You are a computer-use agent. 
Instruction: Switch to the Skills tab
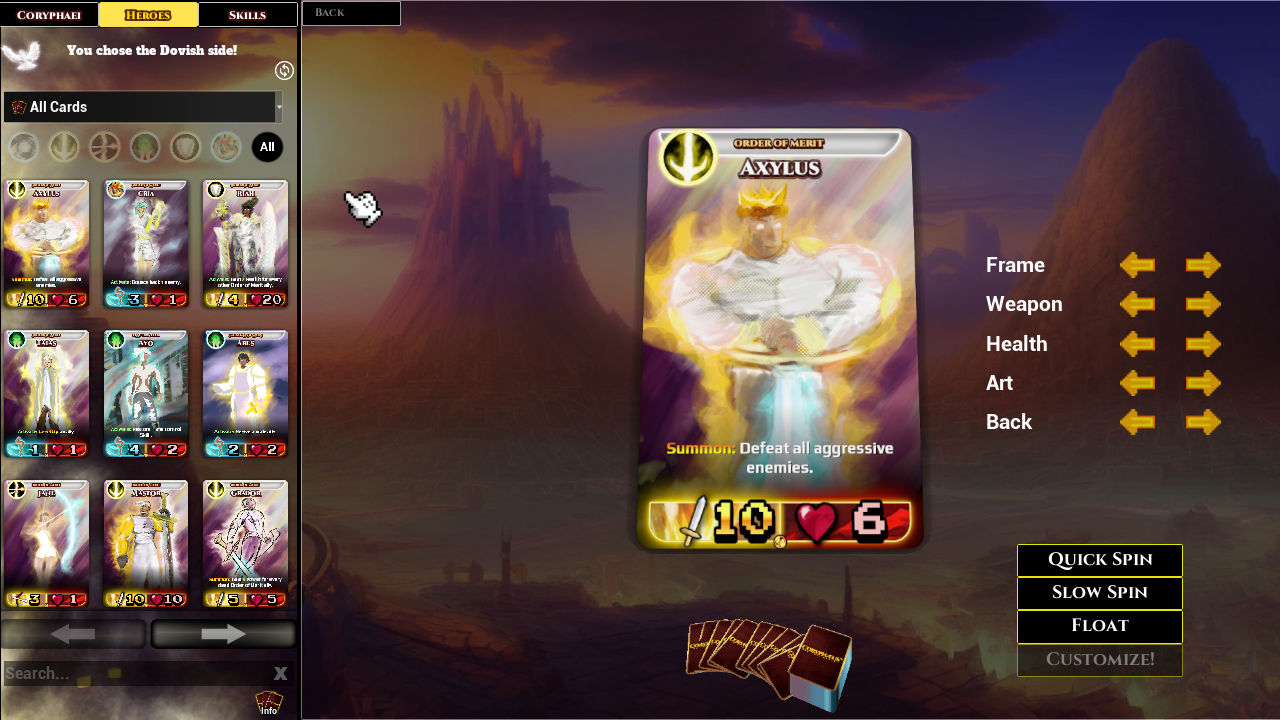click(x=247, y=14)
